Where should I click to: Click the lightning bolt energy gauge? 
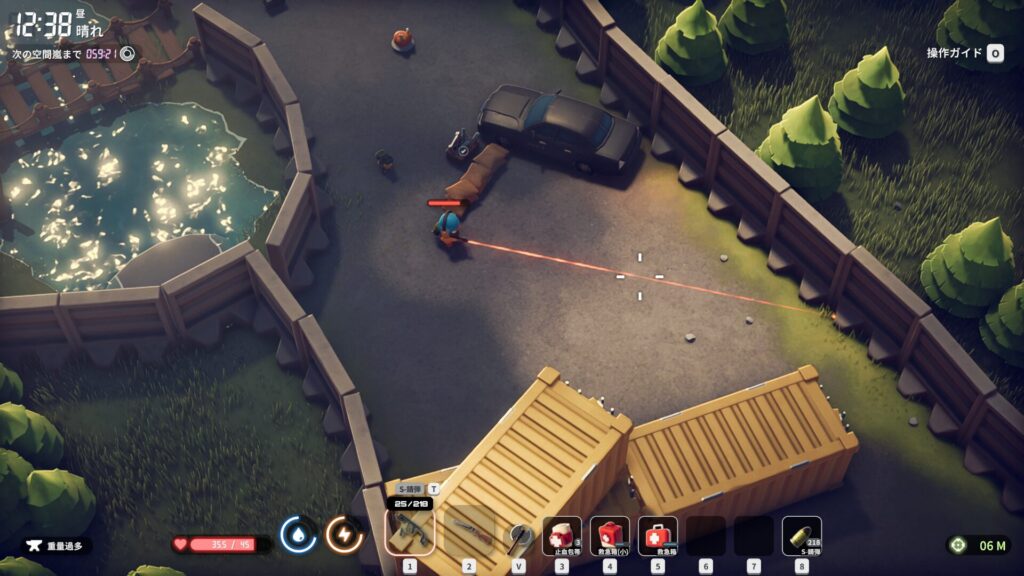pos(344,535)
